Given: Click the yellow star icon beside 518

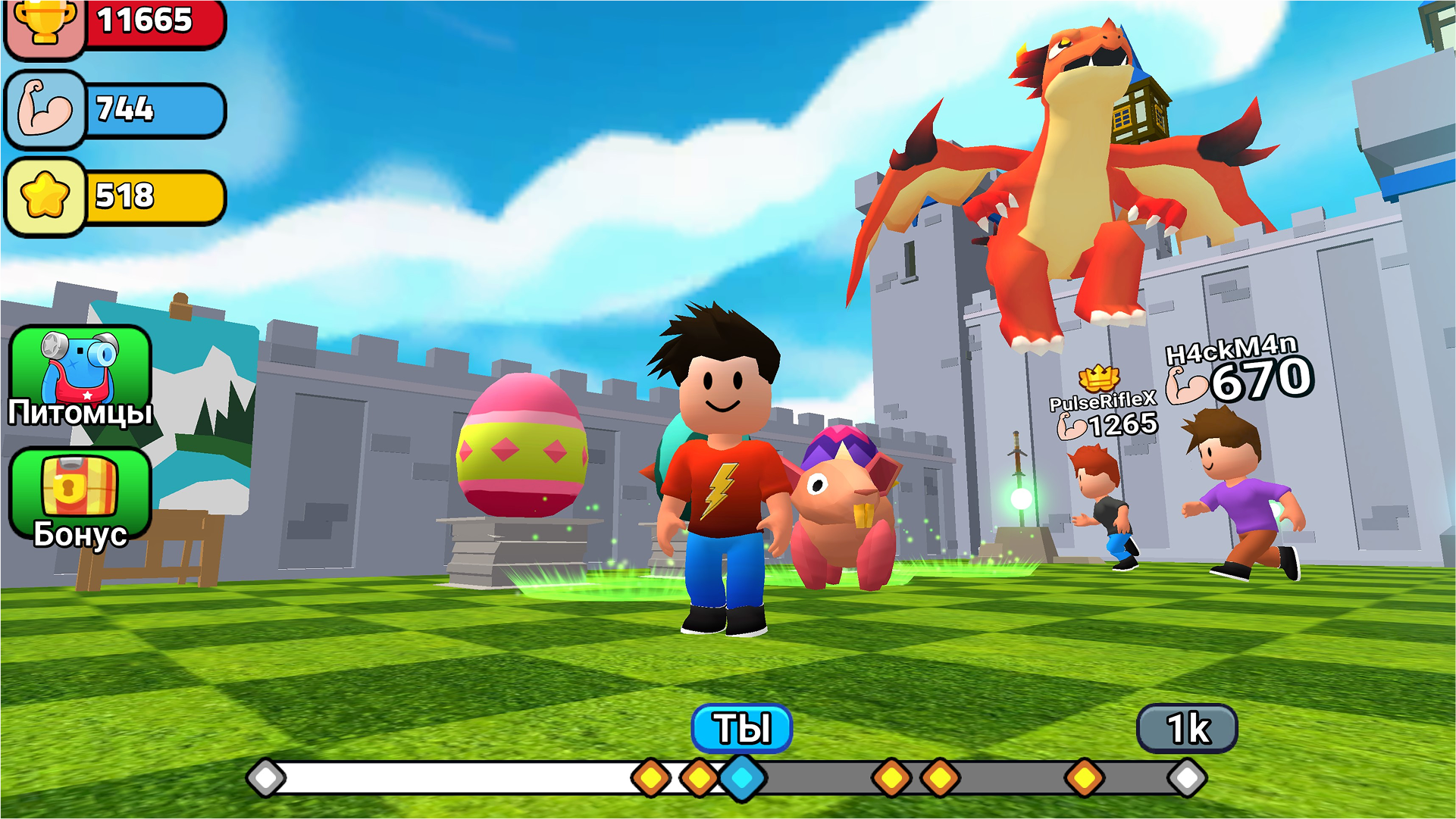Looking at the screenshot, I should pos(44,195).
